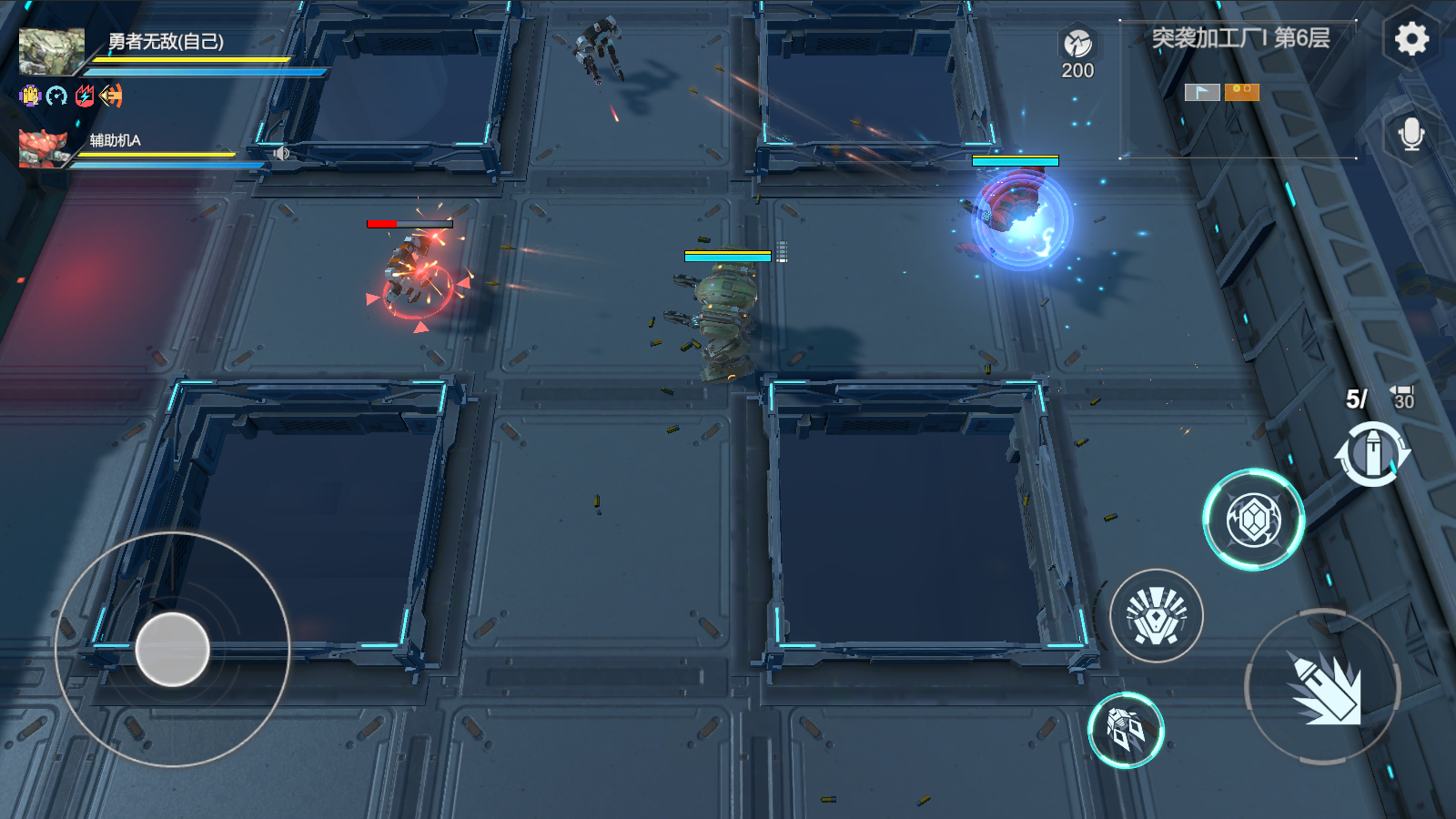Mute 辅助机A using the speaker icon
This screenshot has width=1456, height=819.
tap(280, 153)
